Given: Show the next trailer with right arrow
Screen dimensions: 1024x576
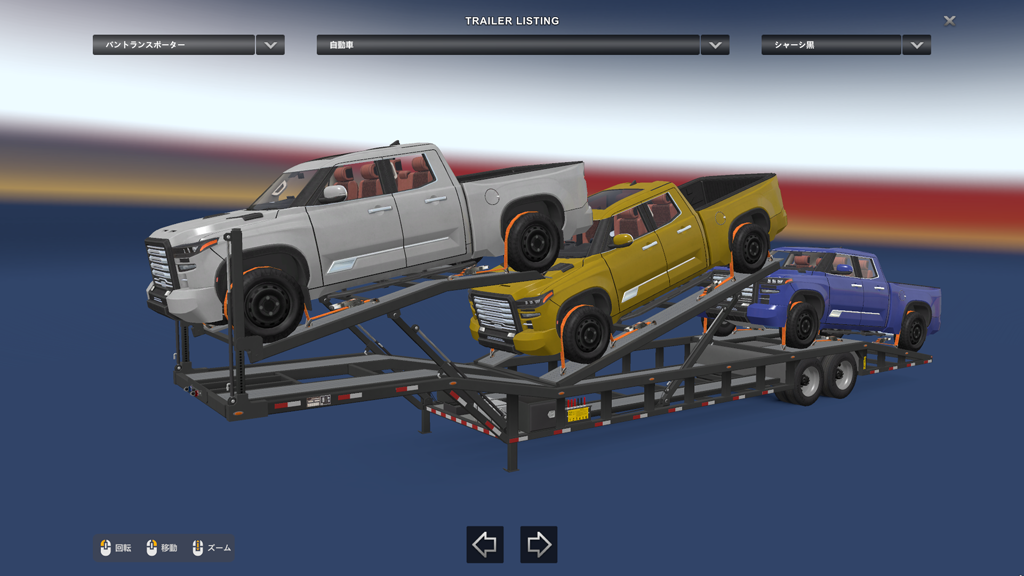Looking at the screenshot, I should pyautogui.click(x=539, y=544).
